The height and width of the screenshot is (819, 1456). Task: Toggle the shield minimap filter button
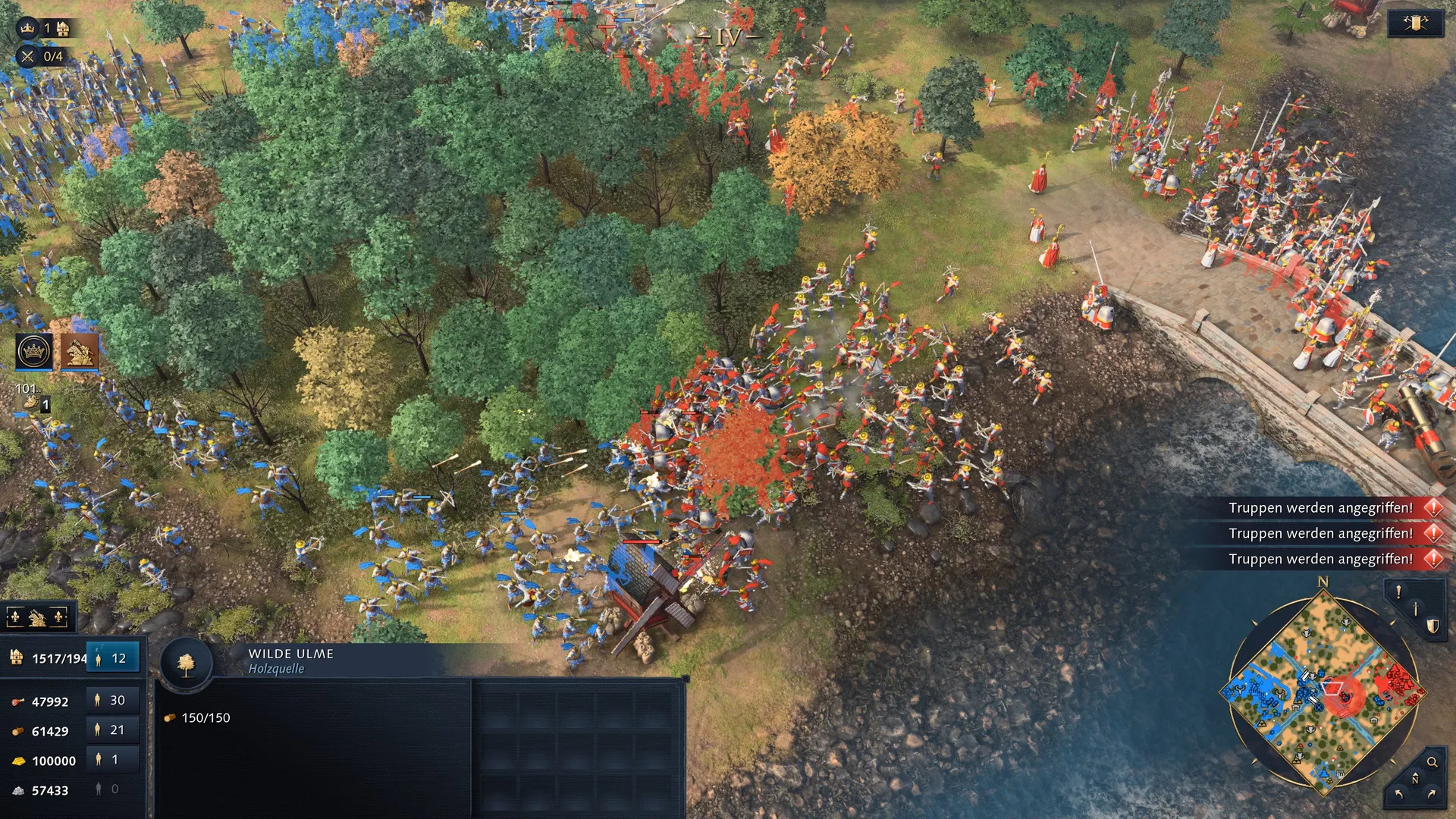coord(1432,626)
